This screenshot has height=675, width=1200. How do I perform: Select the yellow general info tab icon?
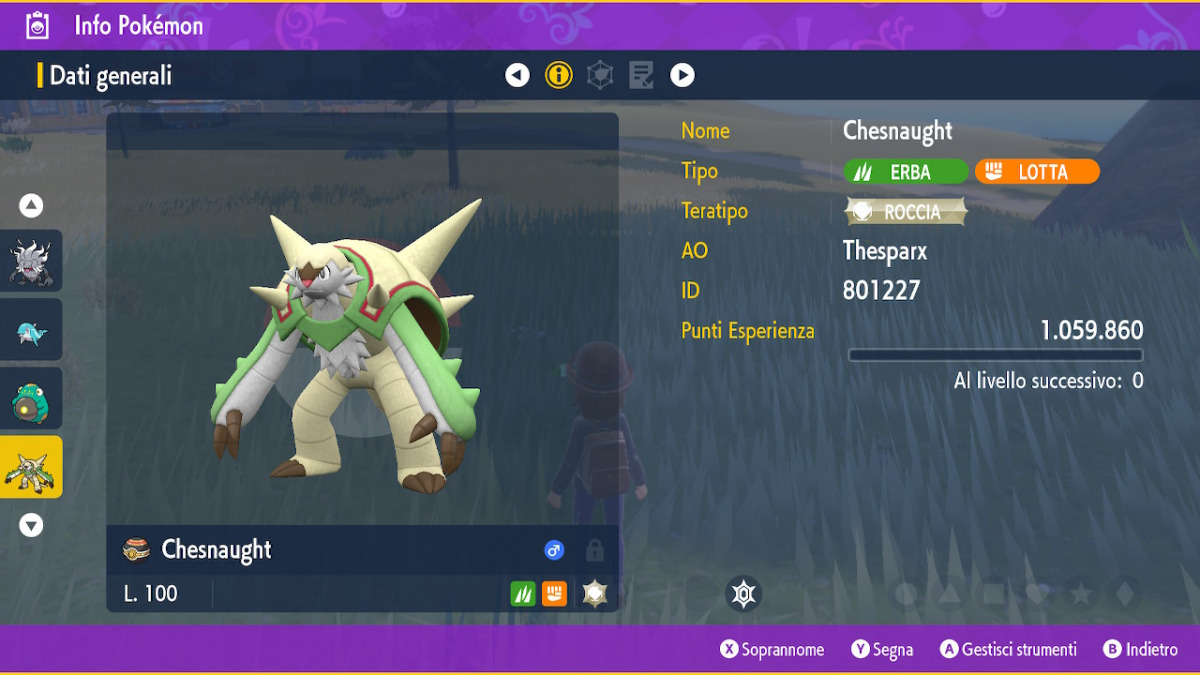pyautogui.click(x=558, y=75)
